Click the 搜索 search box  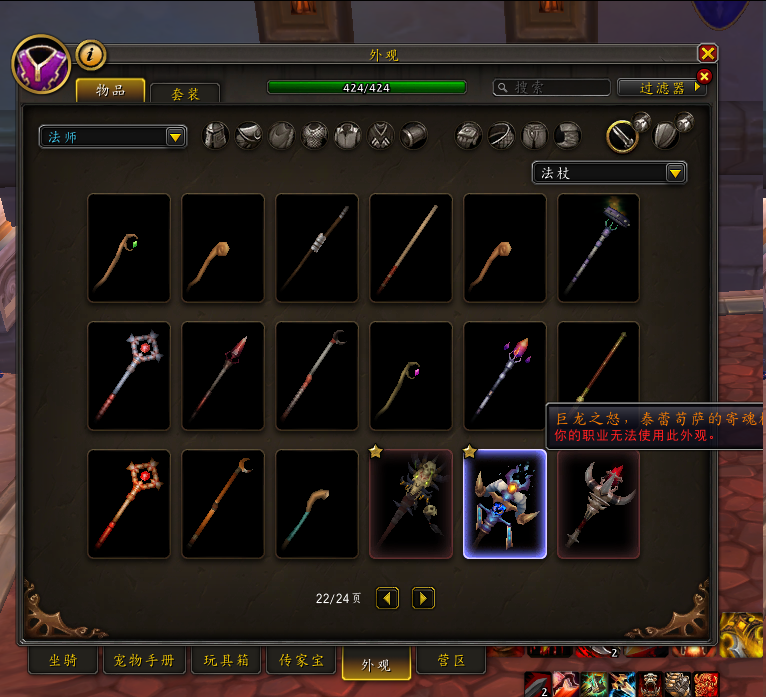[552, 88]
